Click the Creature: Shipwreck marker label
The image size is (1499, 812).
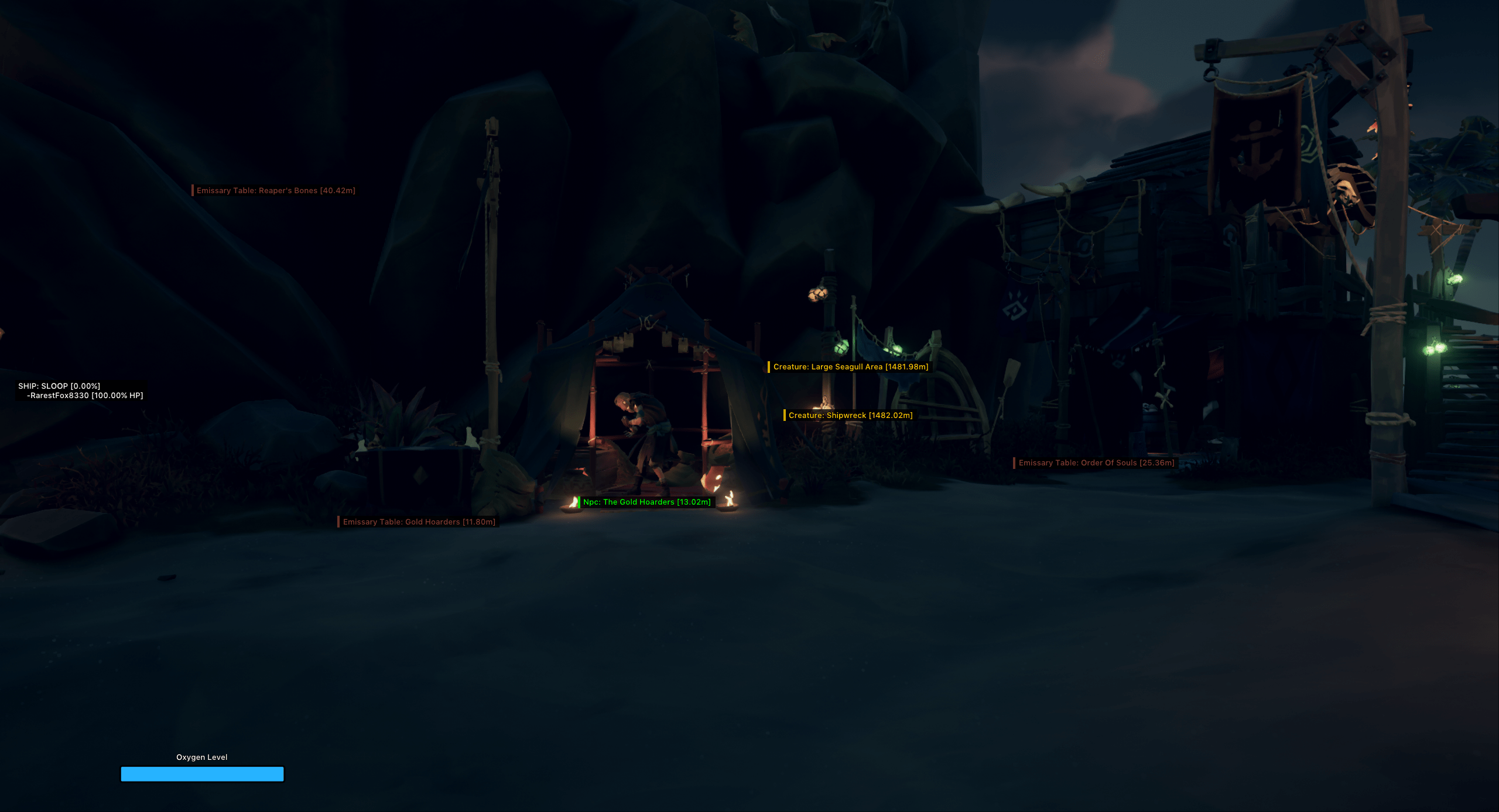click(850, 416)
